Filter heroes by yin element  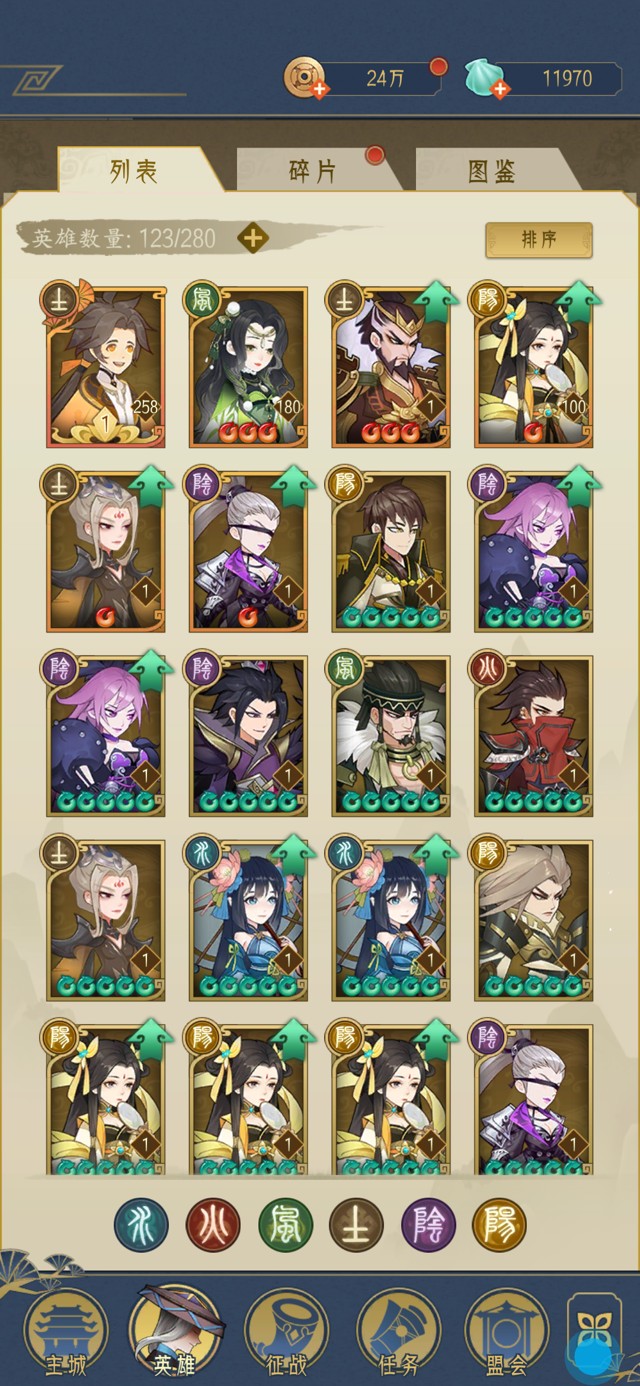tap(428, 1226)
